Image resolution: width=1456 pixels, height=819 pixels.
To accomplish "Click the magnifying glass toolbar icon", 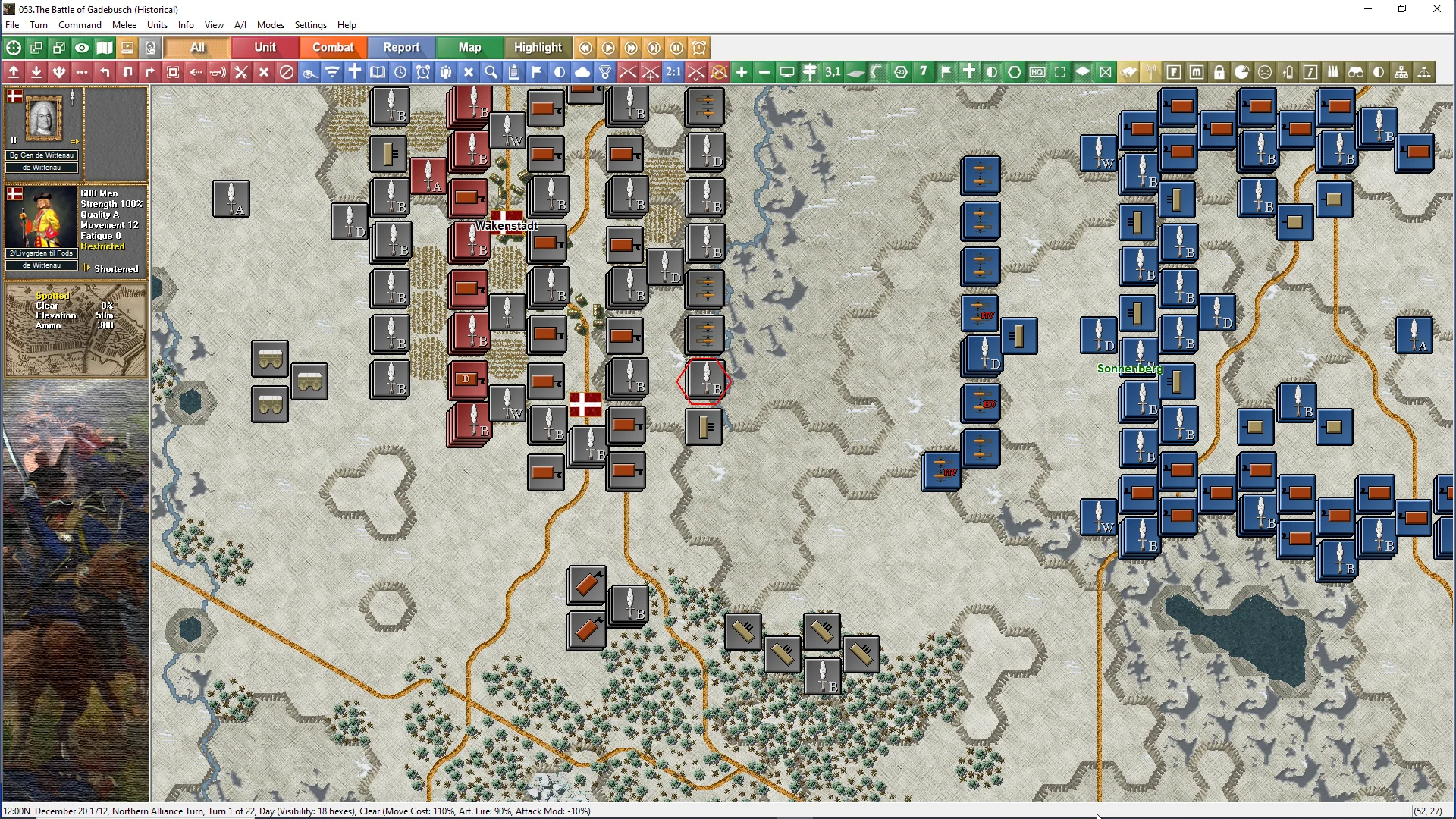I will (491, 72).
